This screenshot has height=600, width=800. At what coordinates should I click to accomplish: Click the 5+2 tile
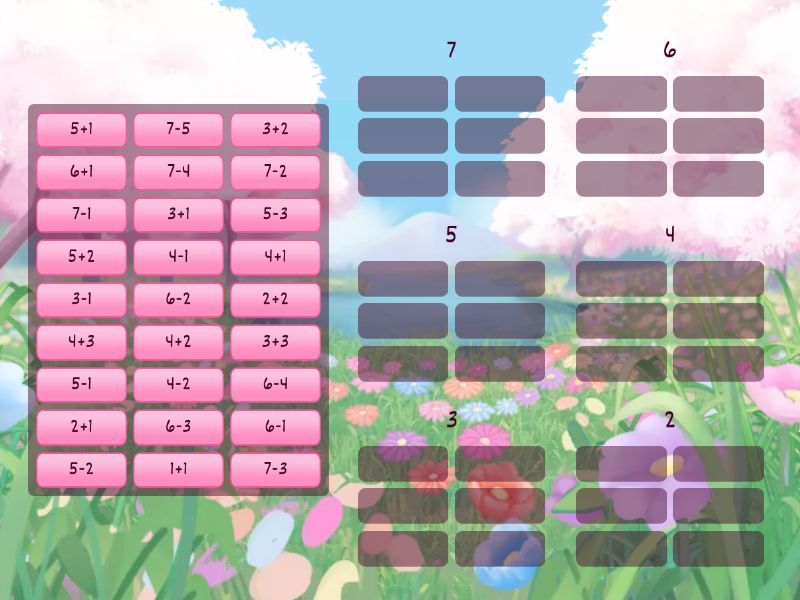(81, 257)
